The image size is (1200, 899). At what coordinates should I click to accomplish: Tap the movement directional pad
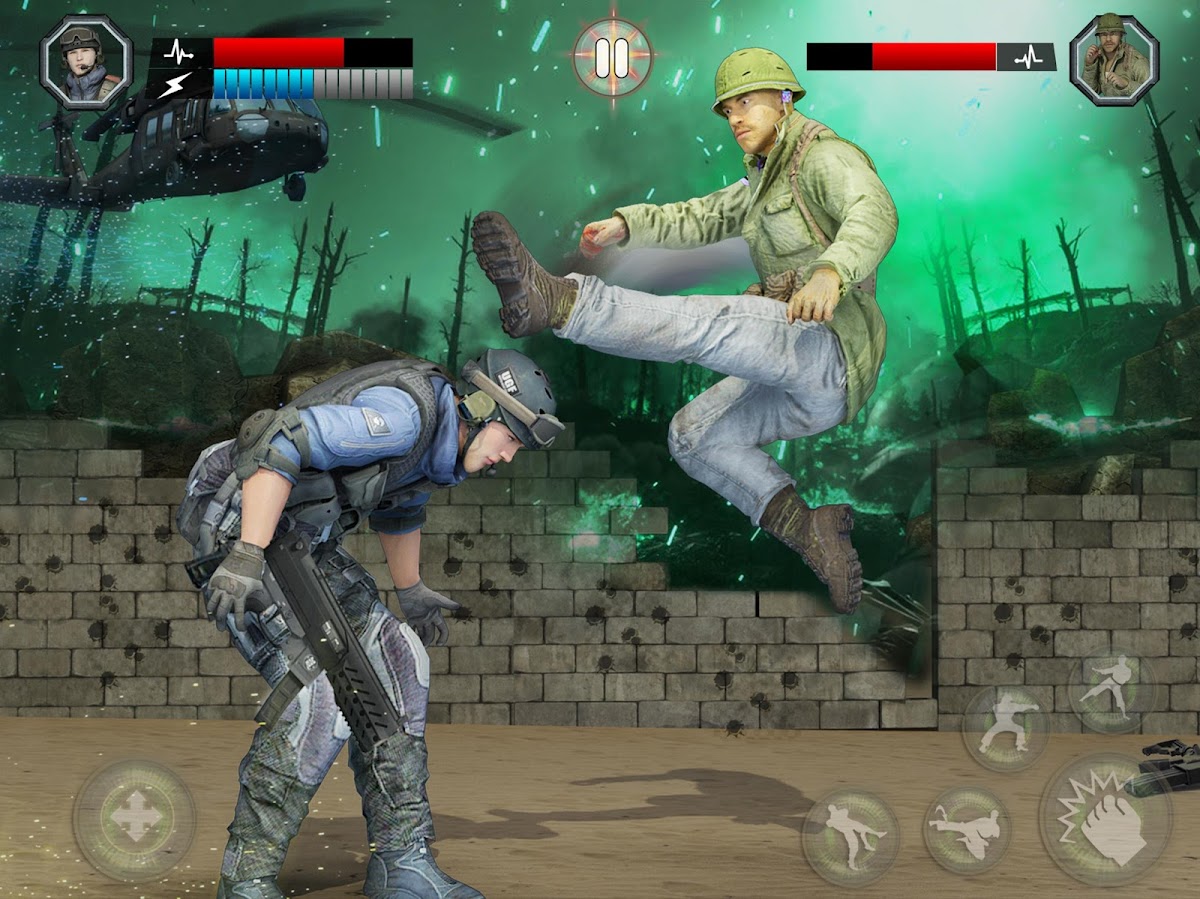coord(134,821)
